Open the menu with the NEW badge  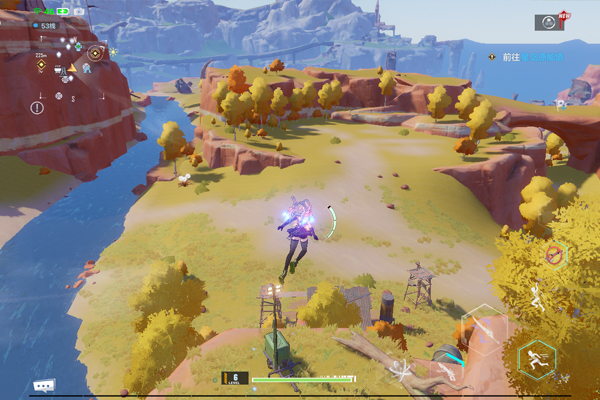[x=548, y=22]
